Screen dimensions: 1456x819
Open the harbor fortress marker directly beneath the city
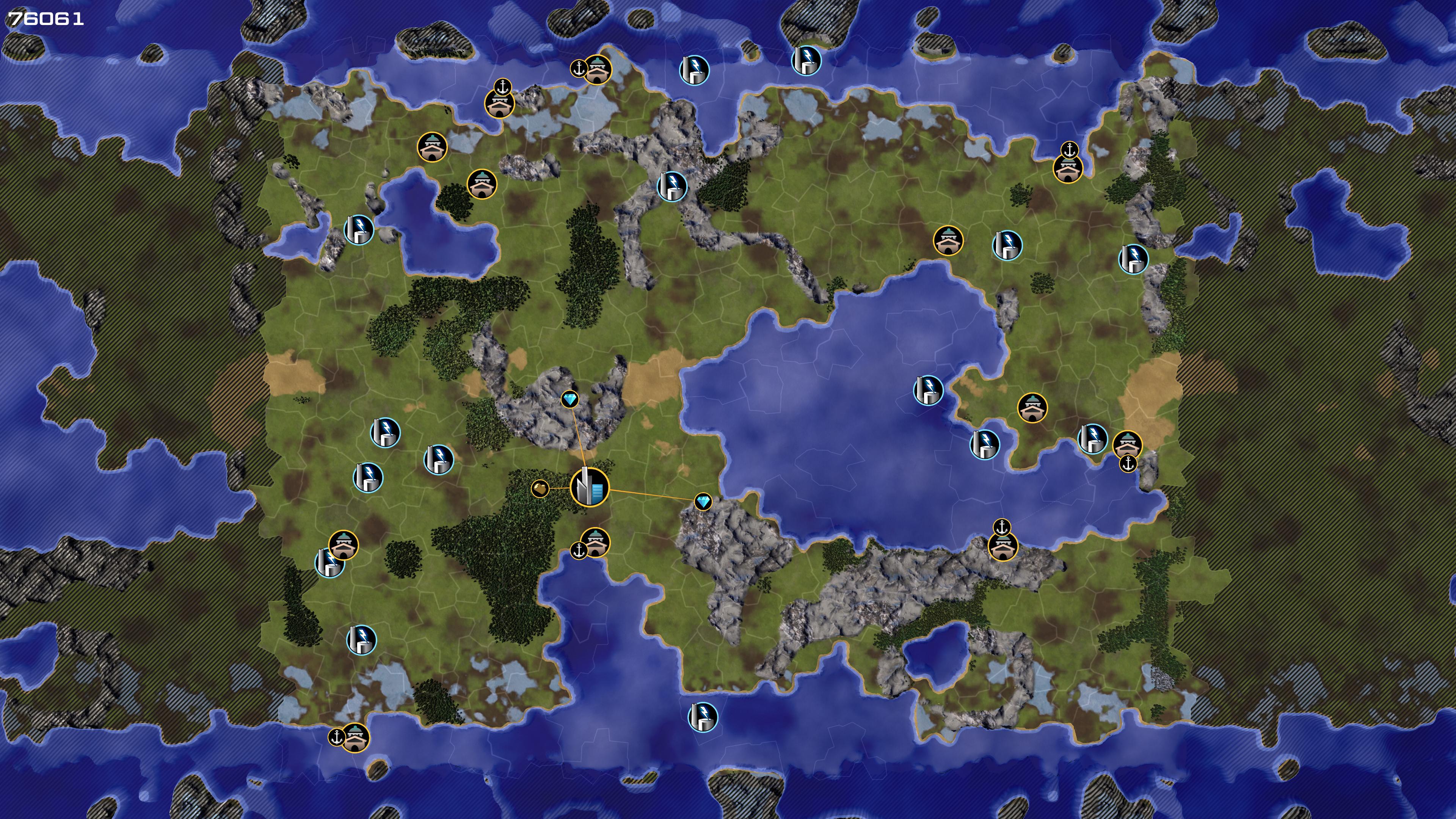tap(595, 543)
